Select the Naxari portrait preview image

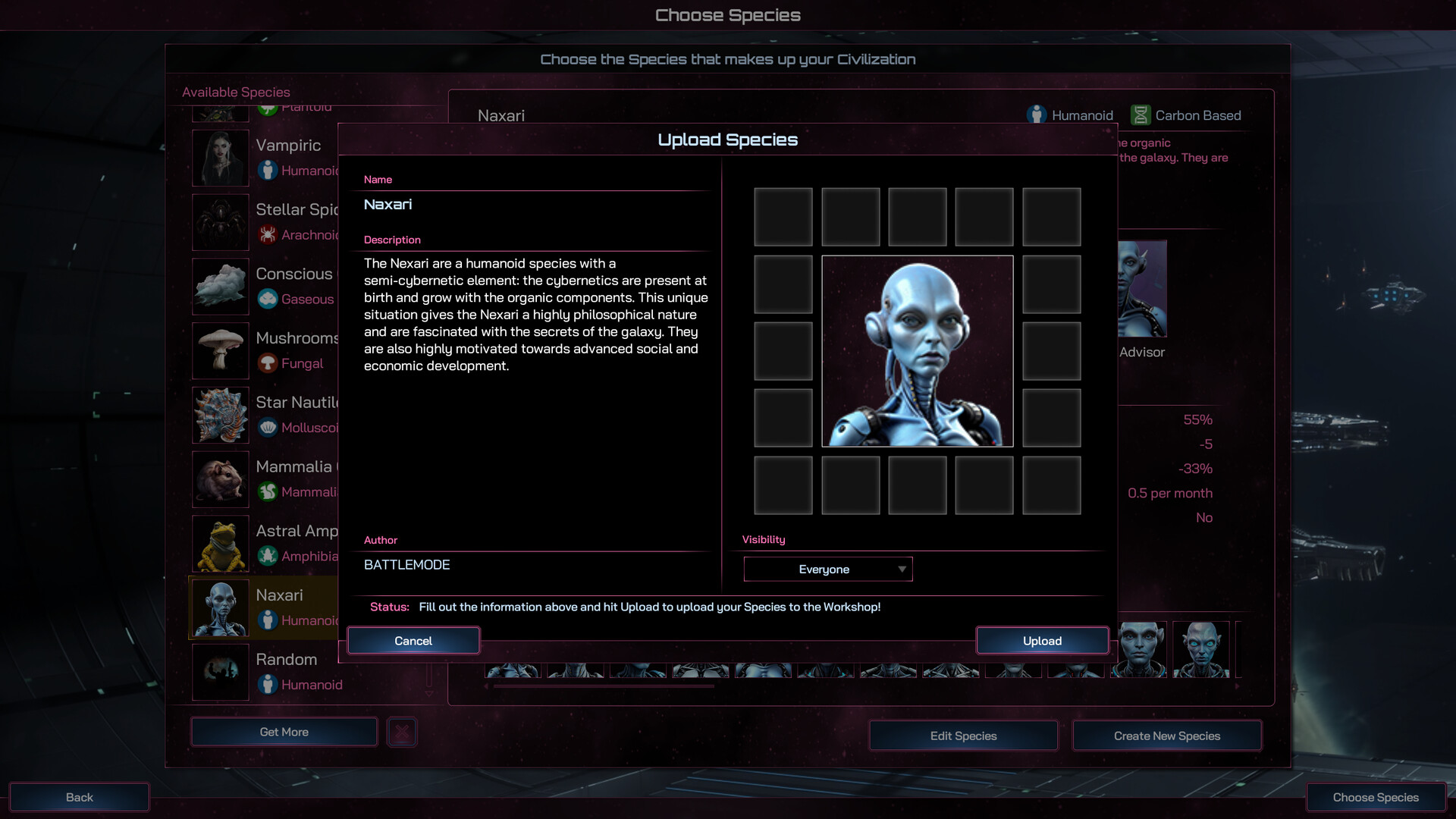coord(917,351)
